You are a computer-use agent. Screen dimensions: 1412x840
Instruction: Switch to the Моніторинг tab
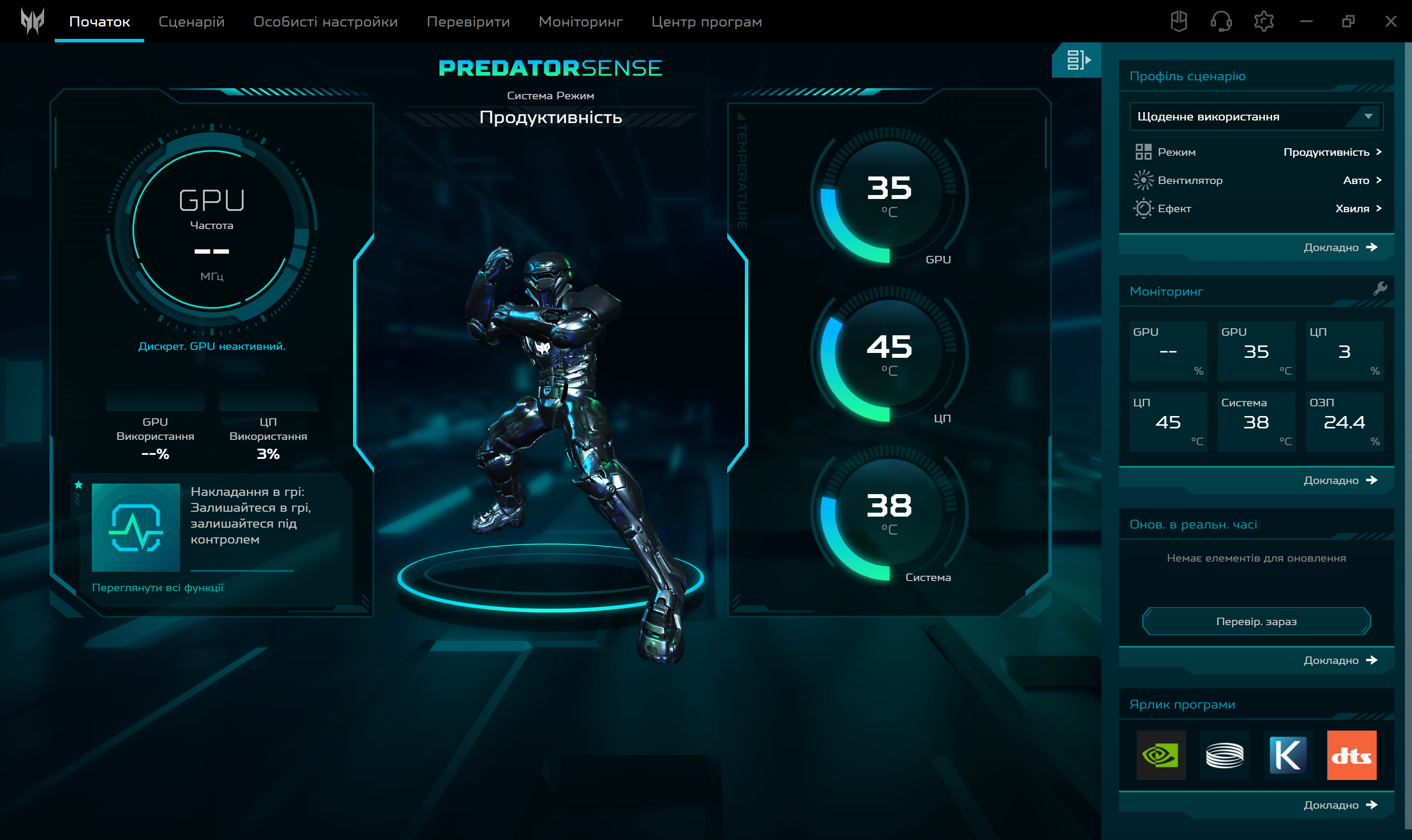(580, 22)
